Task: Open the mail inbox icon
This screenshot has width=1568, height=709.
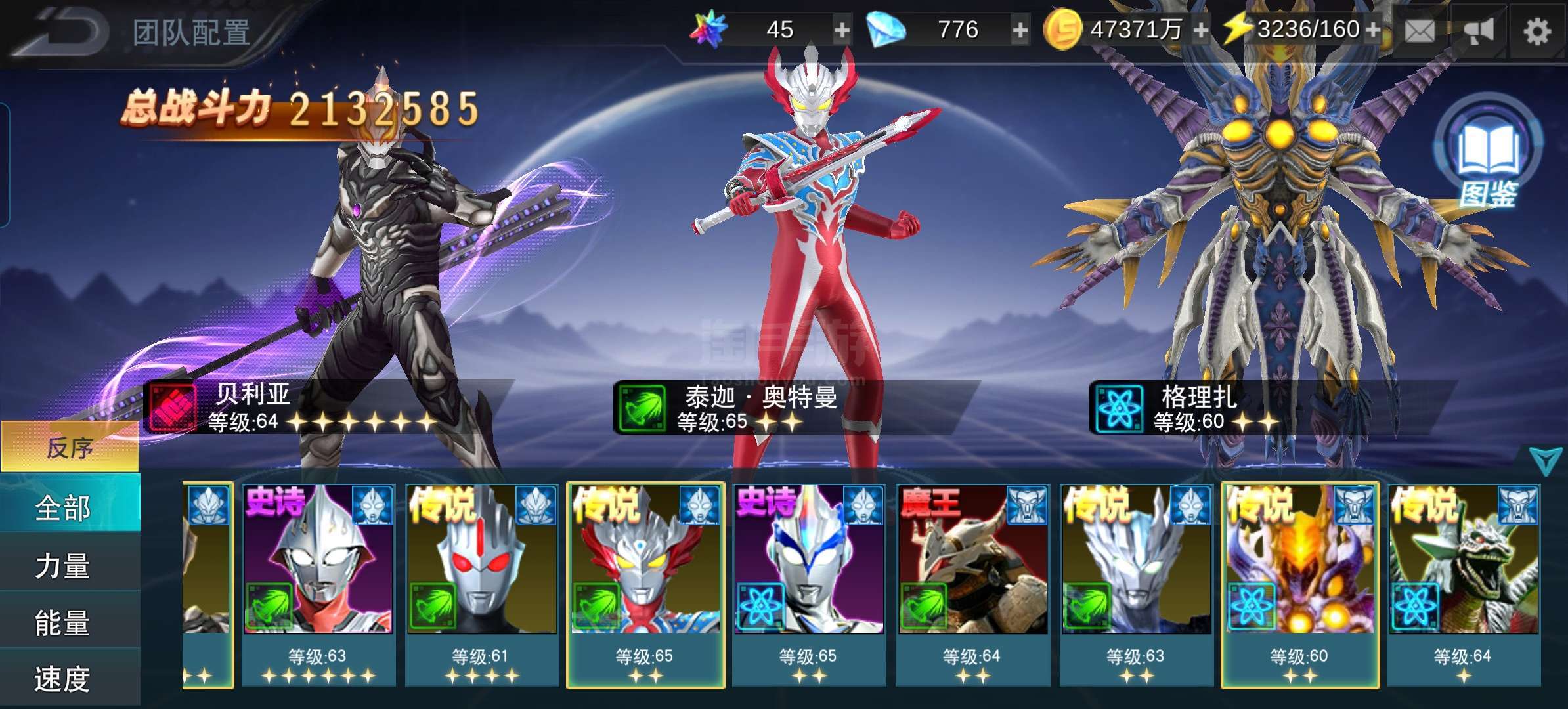Action: pos(1420,30)
